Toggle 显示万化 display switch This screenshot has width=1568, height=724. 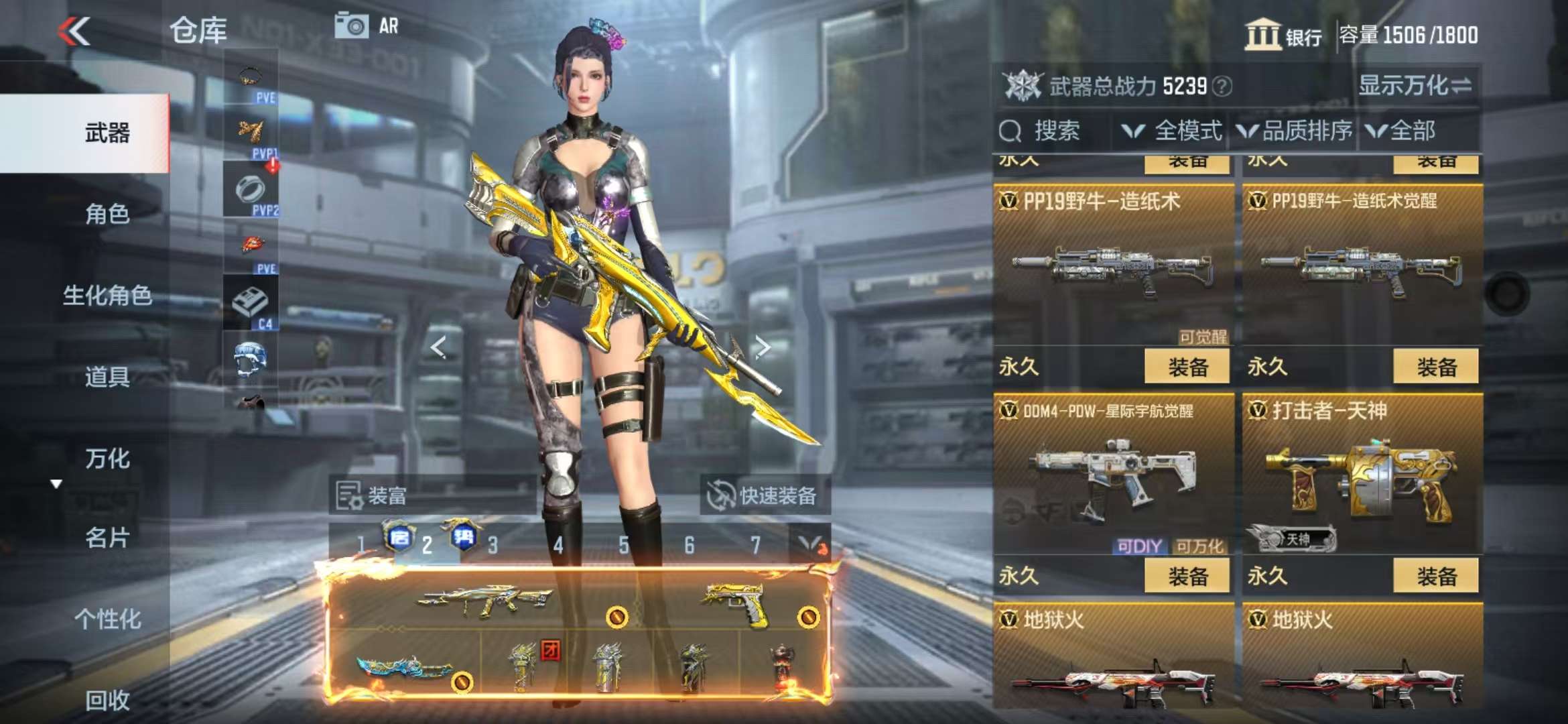[1415, 86]
